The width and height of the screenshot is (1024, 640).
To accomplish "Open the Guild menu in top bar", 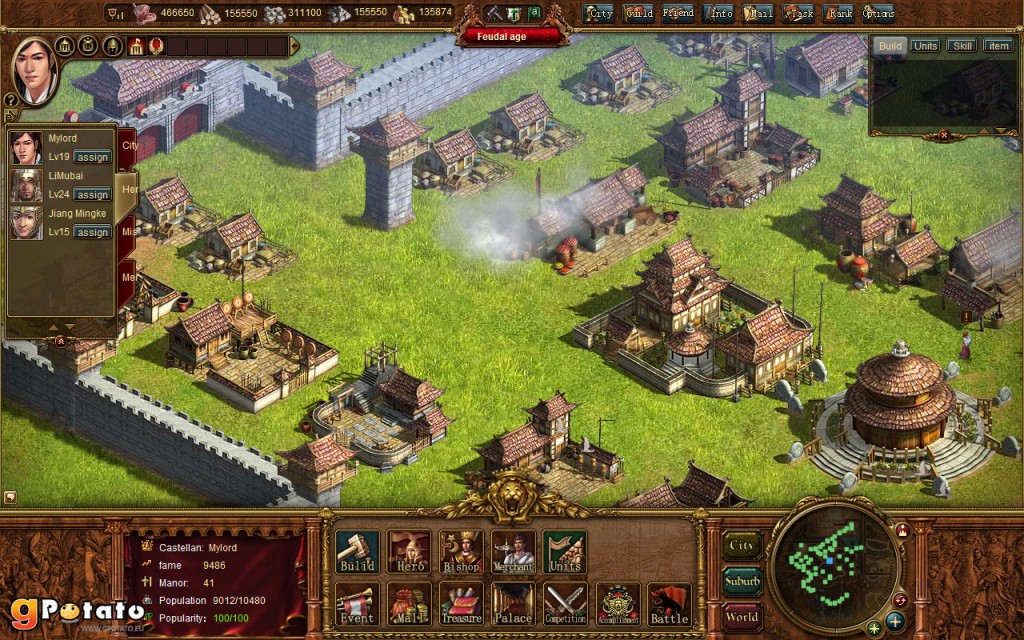I will pyautogui.click(x=638, y=13).
